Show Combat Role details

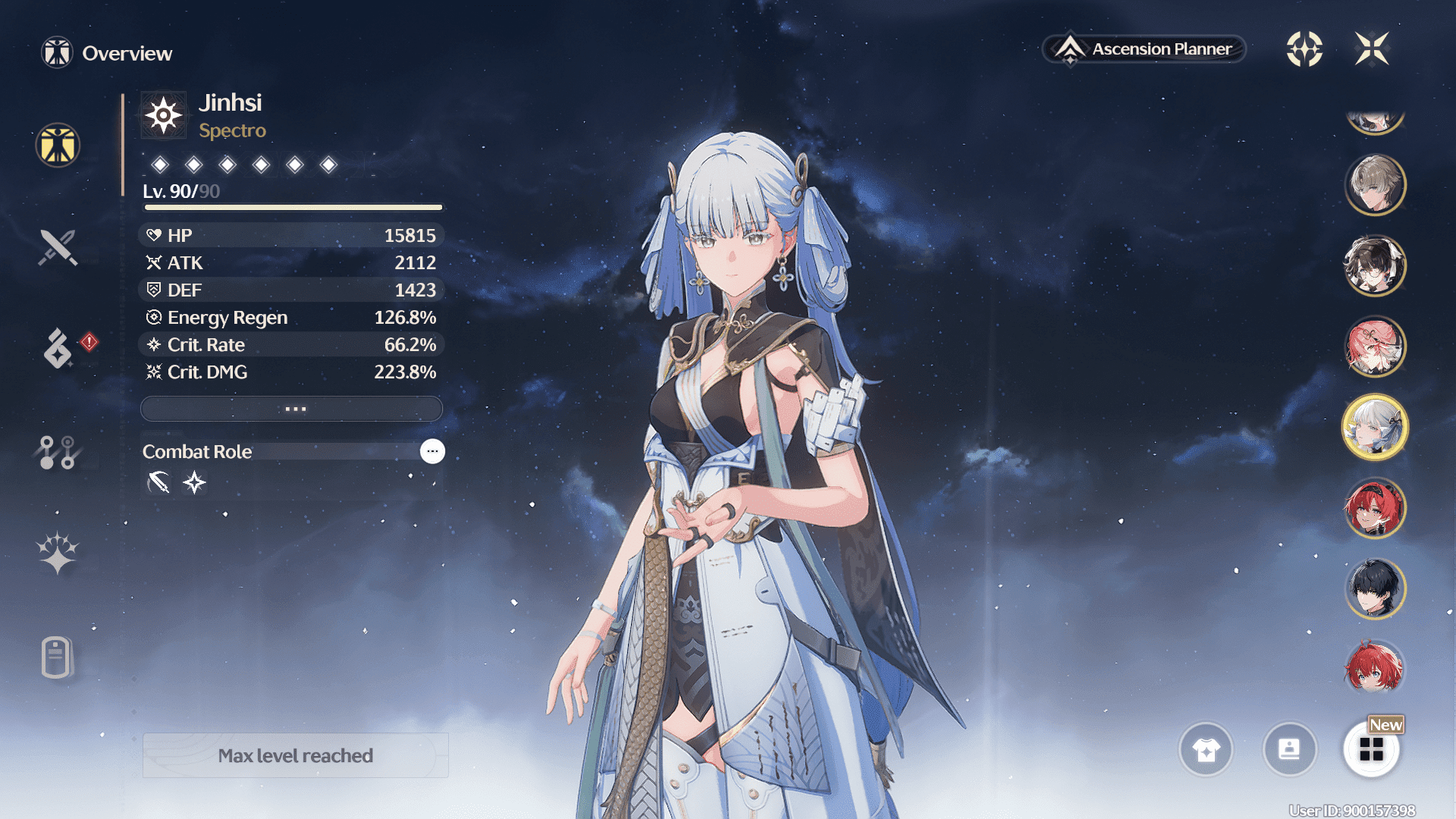[432, 451]
